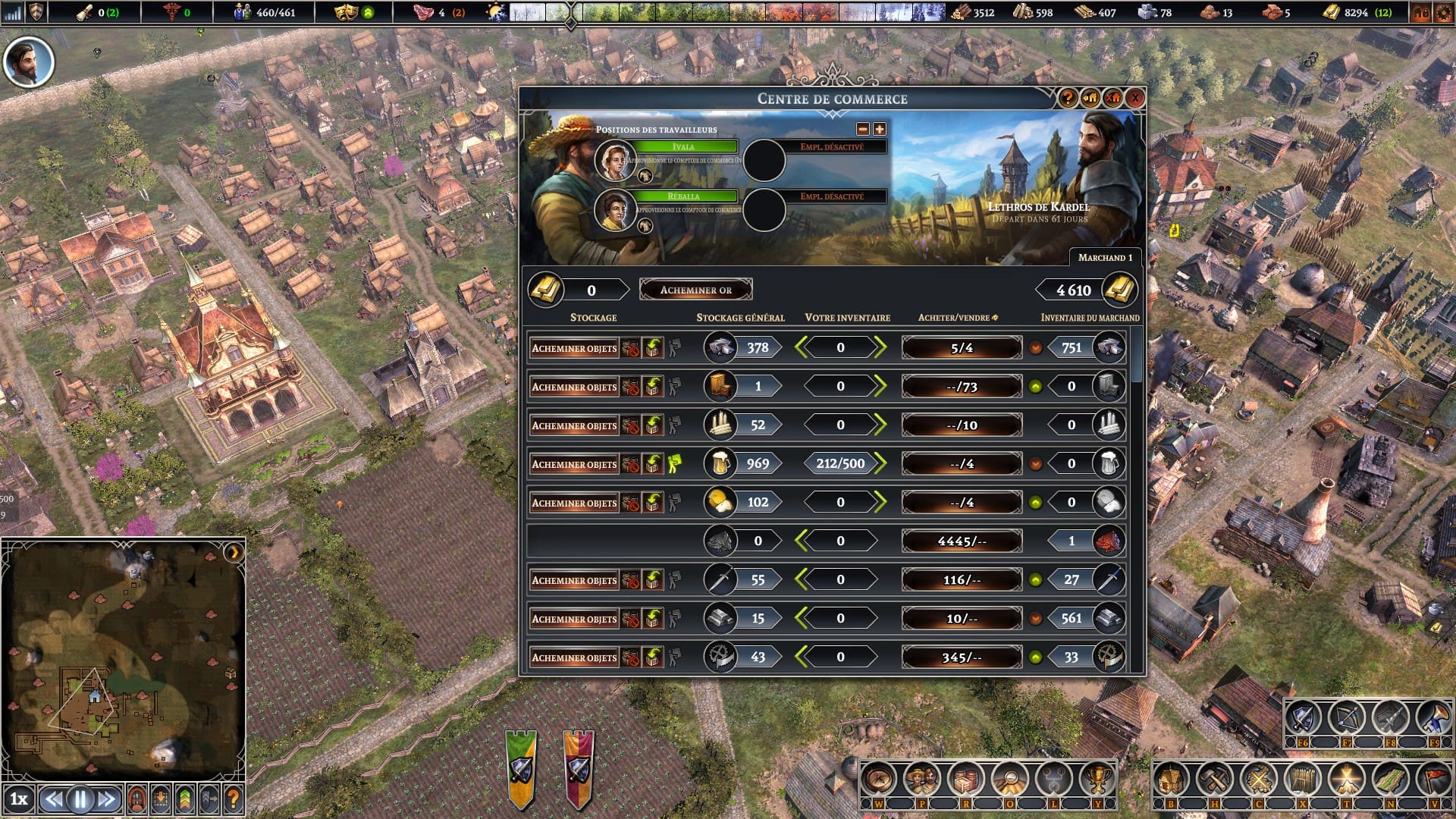Screen dimensions: 1456x819
Task: Slow down game with rewind arrows
Action: coord(53,799)
